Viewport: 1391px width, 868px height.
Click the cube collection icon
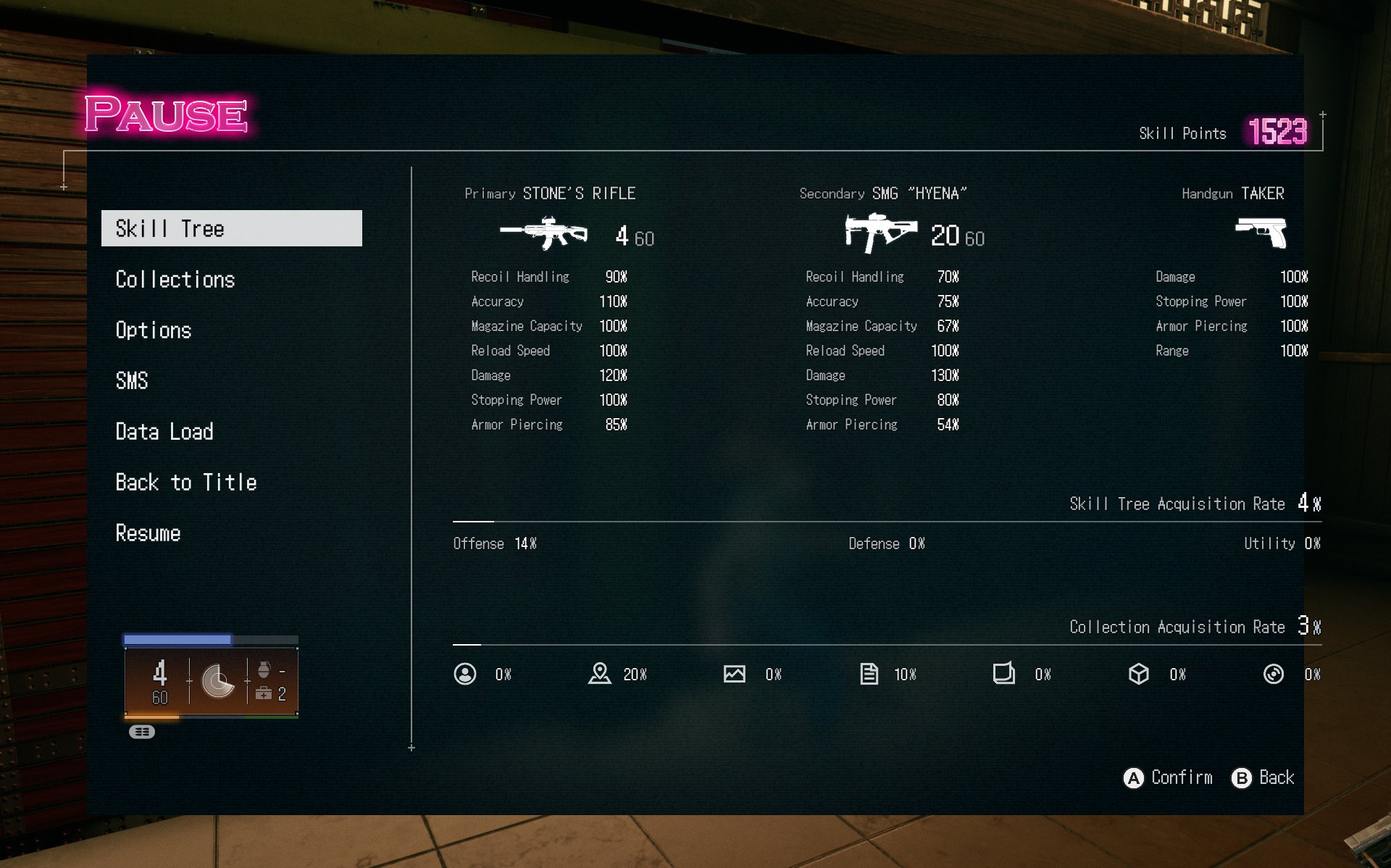(x=1139, y=674)
